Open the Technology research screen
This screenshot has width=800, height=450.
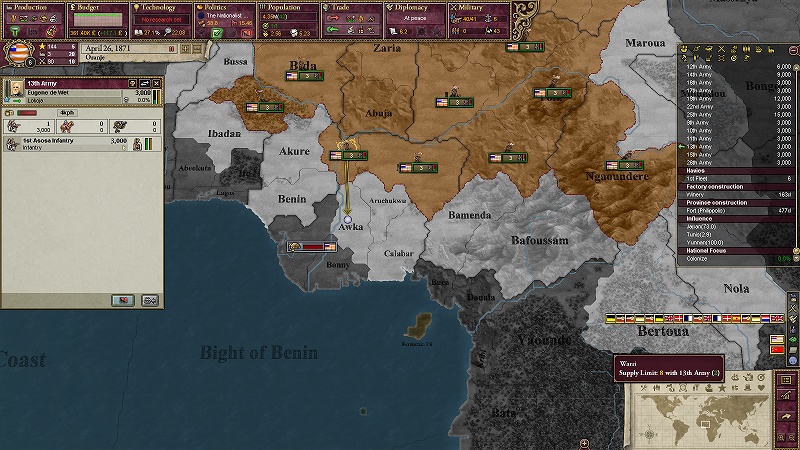159,7
